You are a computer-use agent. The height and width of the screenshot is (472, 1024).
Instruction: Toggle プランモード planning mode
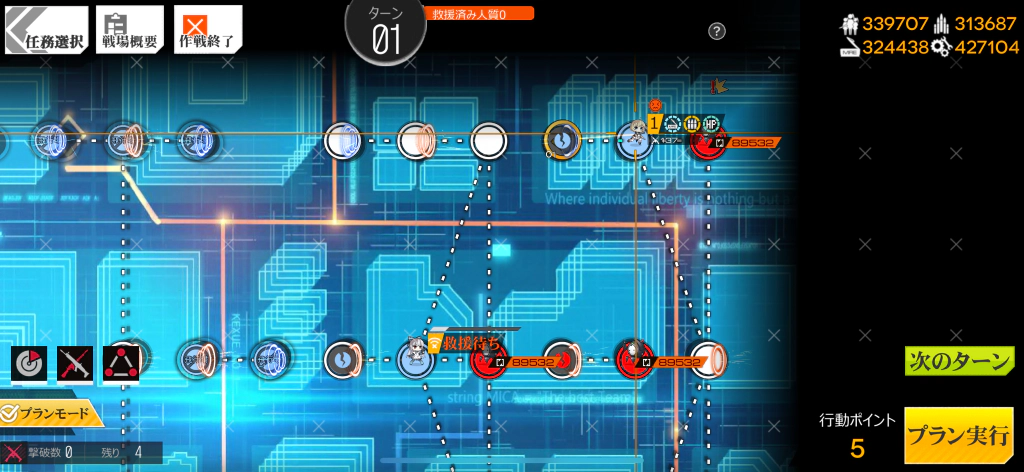pos(52,413)
